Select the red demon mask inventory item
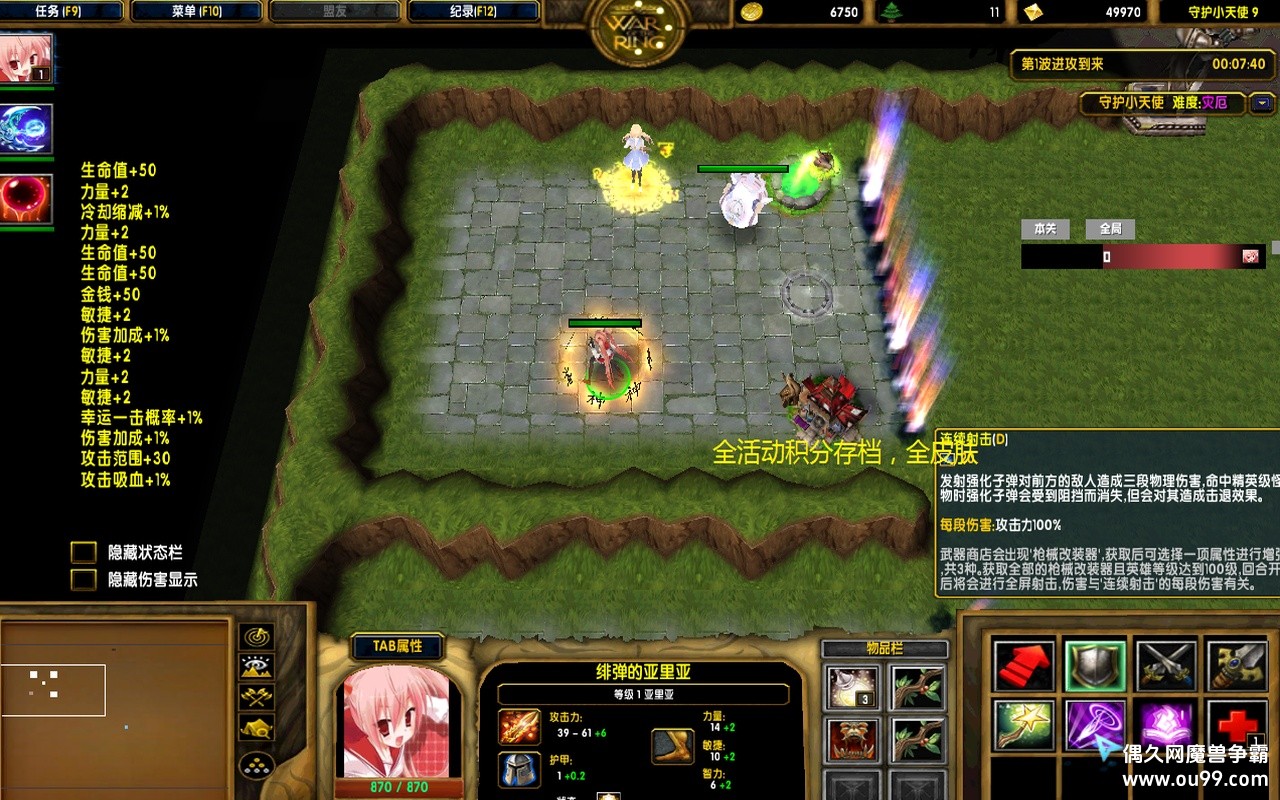The height and width of the screenshot is (800, 1280). tap(853, 739)
